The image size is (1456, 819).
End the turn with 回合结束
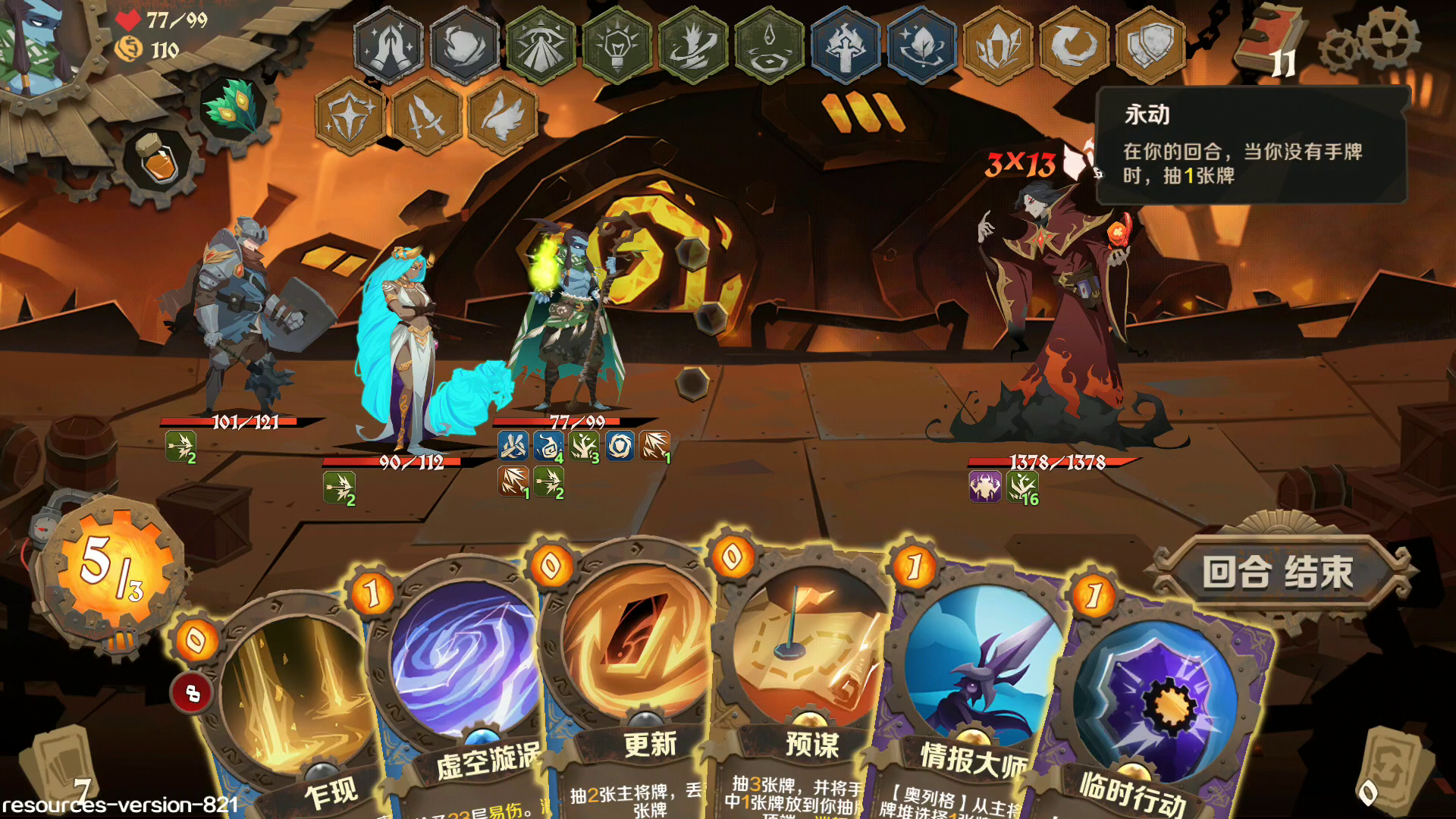pos(1279,572)
